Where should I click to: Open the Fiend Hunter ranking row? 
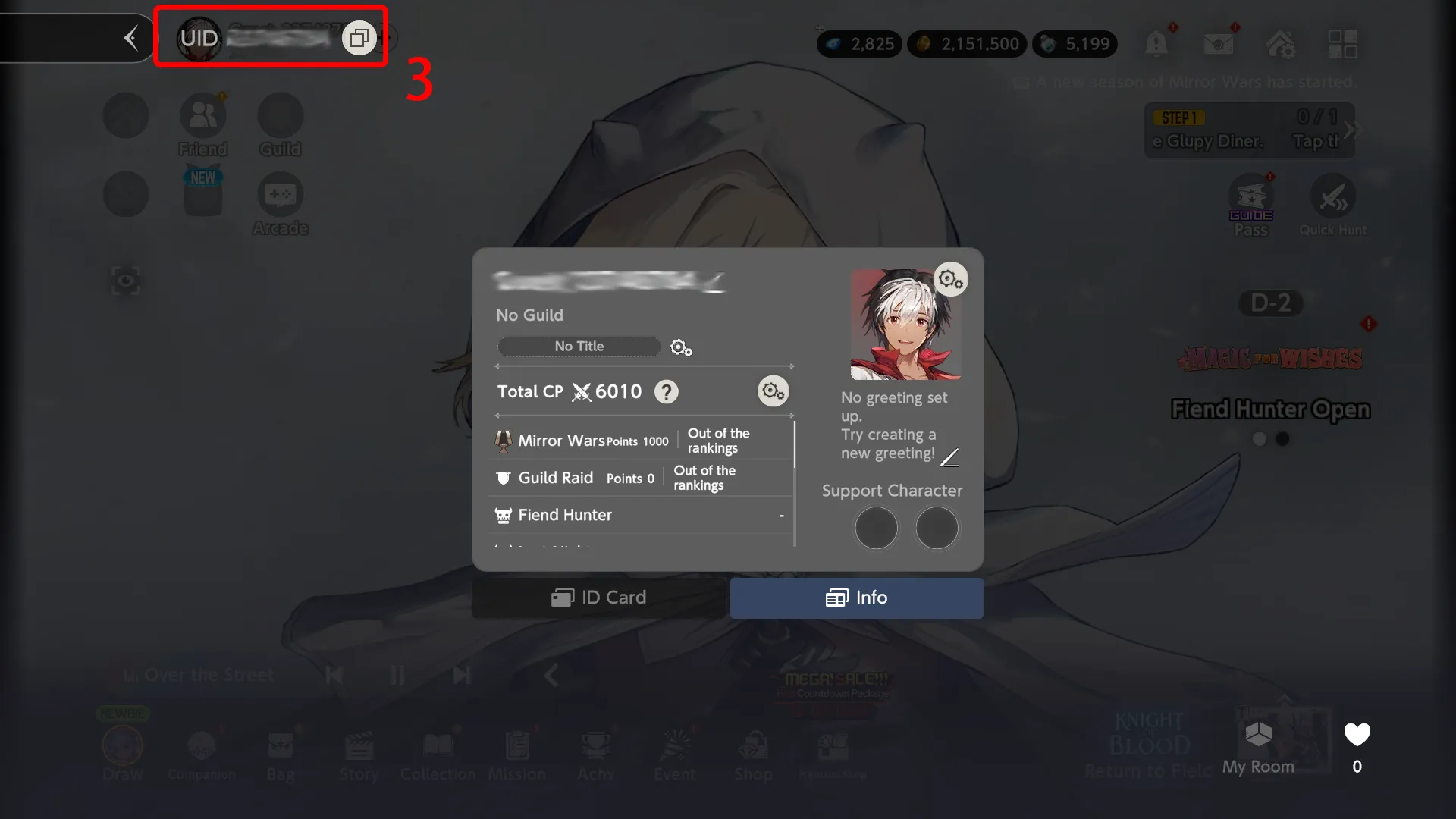pos(641,515)
